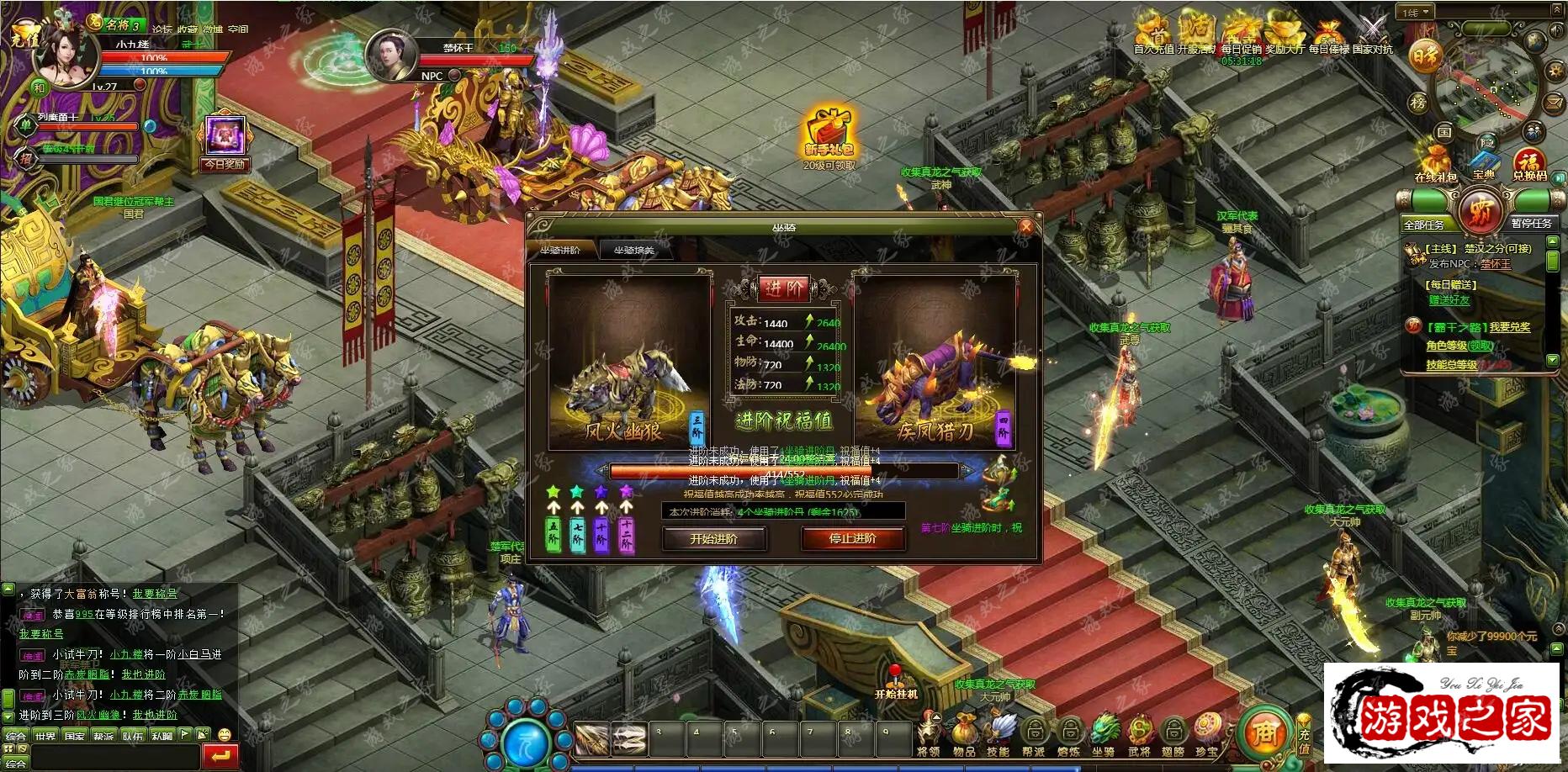The width and height of the screenshot is (1568, 772).
Task: Switch to the 坐骑培养 tab in mount window
Action: coord(635,249)
